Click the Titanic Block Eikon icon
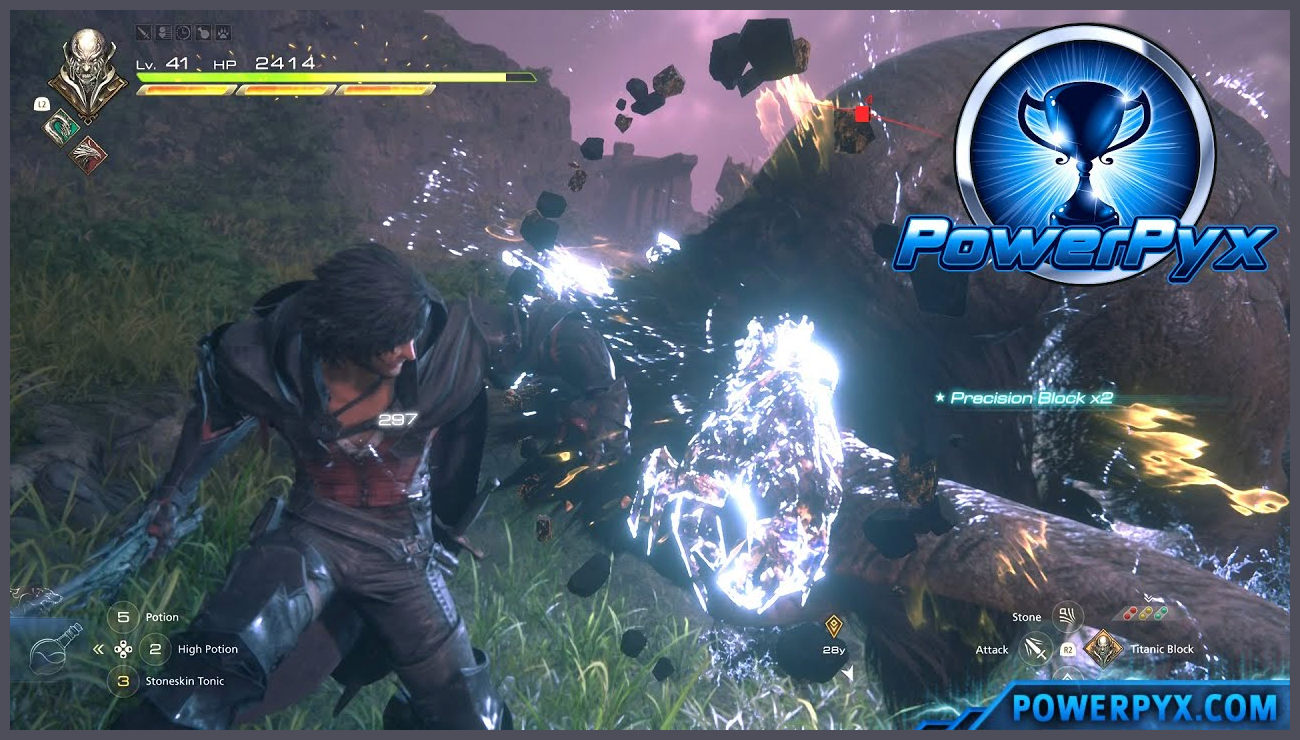Screen dimensions: 1300x740 (x=1104, y=649)
